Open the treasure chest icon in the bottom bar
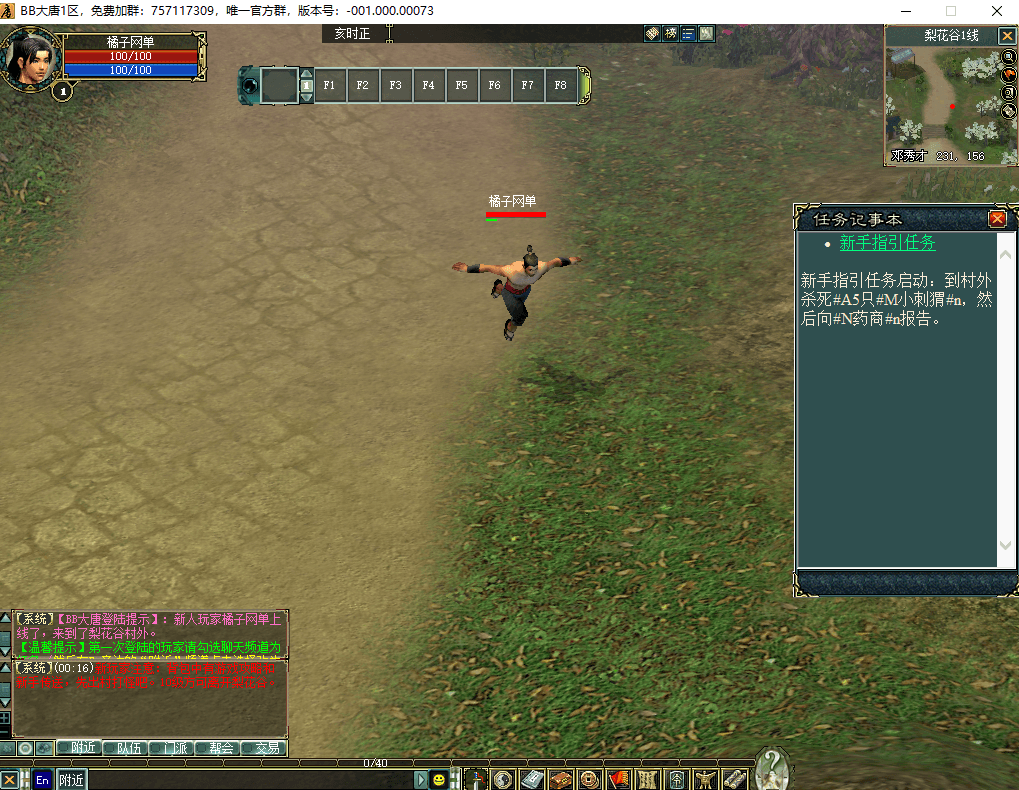Viewport: 1019px width, 790px height. click(x=563, y=779)
